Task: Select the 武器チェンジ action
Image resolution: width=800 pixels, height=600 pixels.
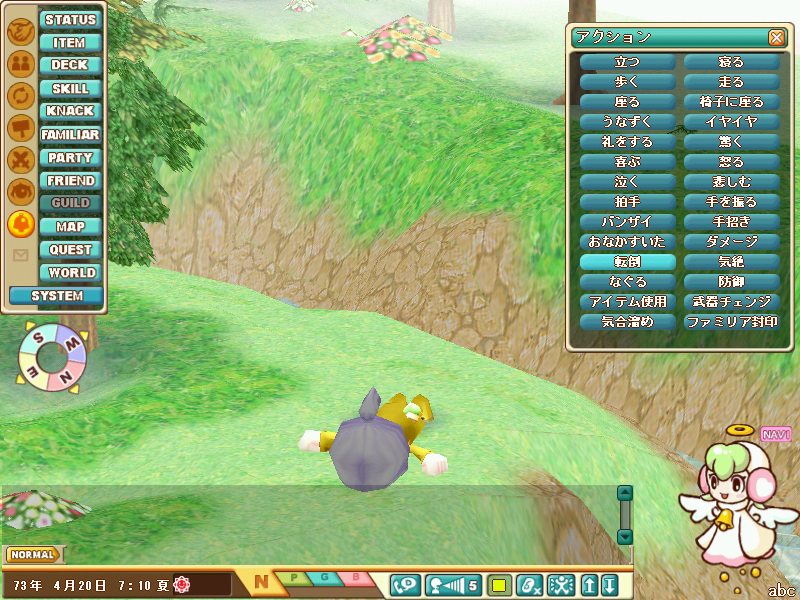Action: [x=731, y=302]
